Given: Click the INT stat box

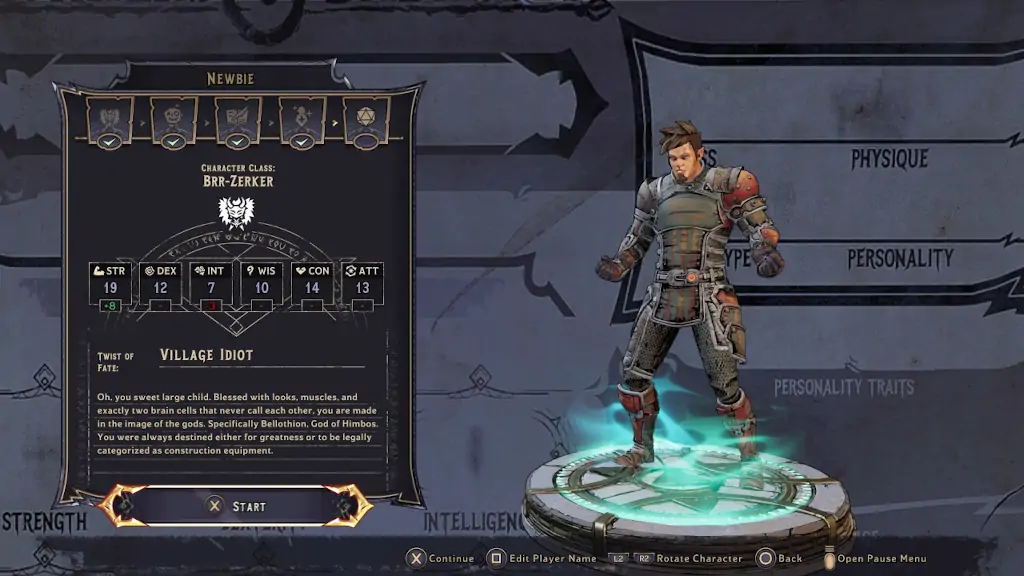Looking at the screenshot, I should pos(211,284).
